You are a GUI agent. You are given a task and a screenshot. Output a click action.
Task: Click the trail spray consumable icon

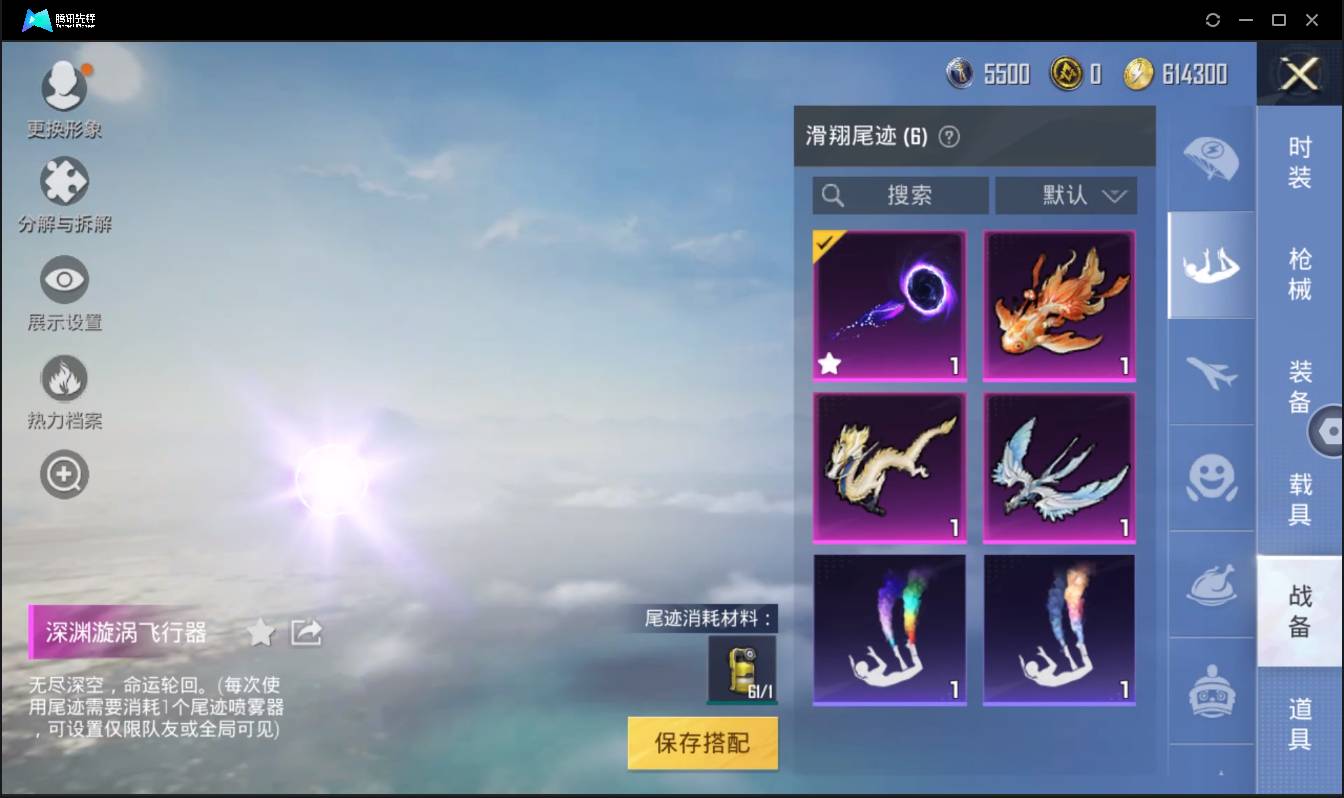point(744,668)
